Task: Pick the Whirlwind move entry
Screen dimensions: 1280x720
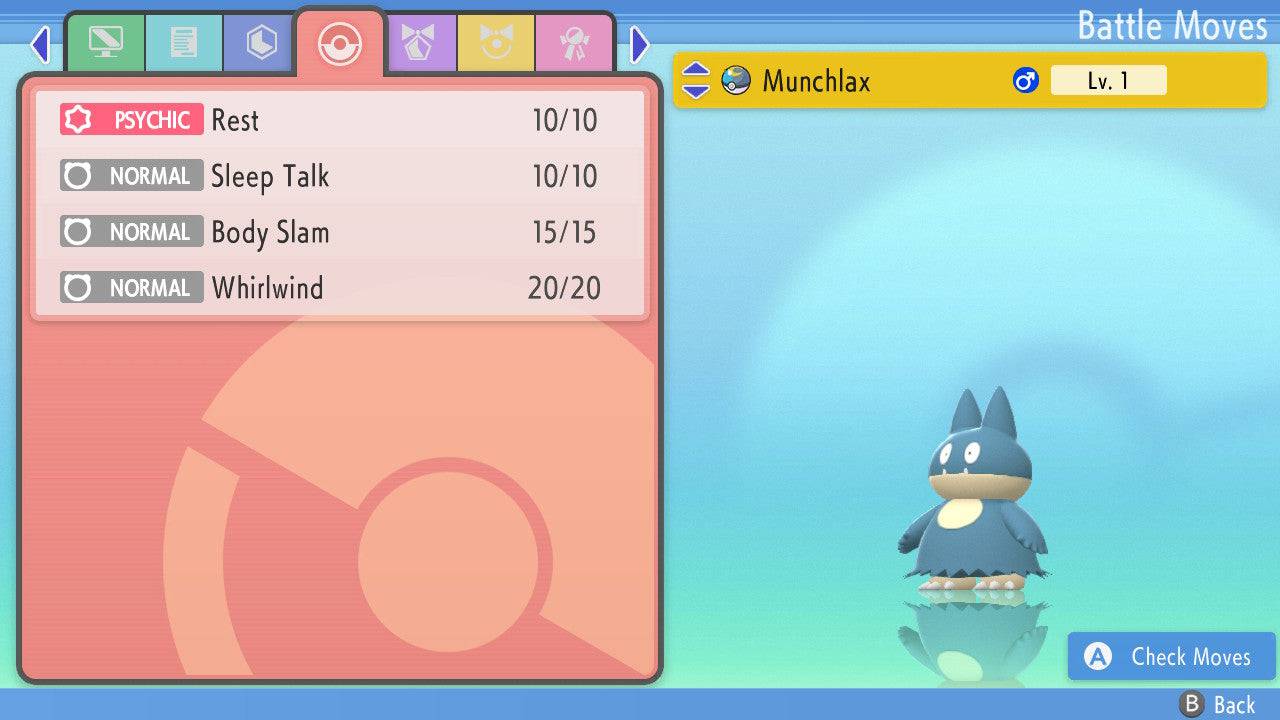Action: (x=340, y=288)
